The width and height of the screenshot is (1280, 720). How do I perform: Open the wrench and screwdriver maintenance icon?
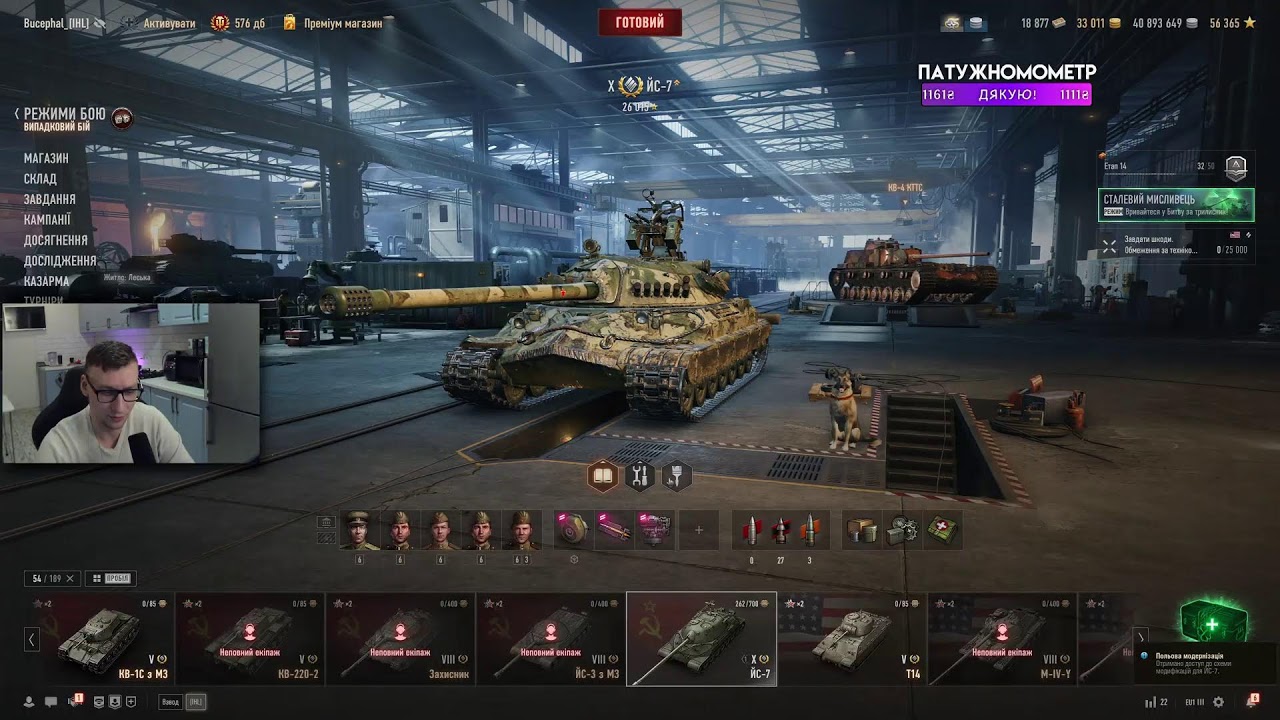(x=640, y=477)
